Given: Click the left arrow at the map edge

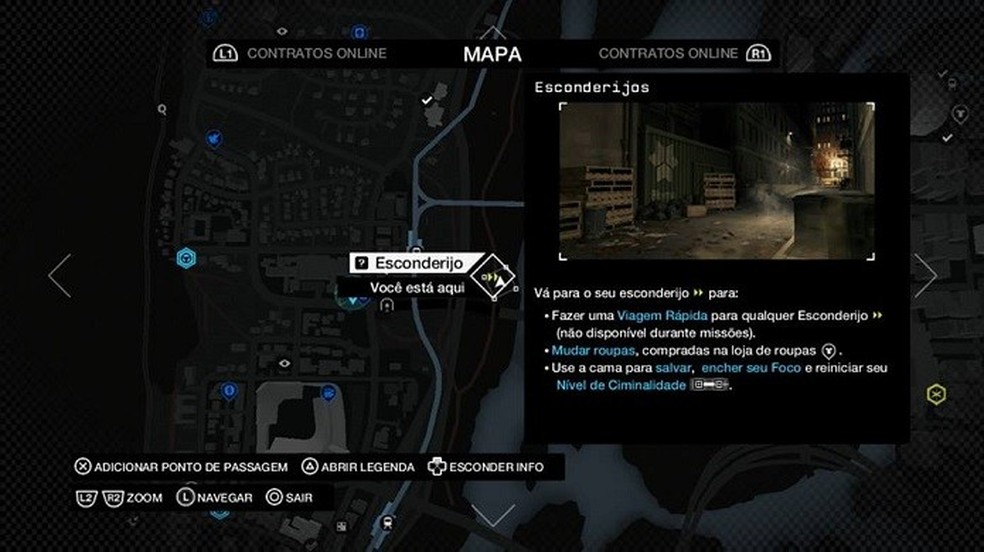Looking at the screenshot, I should tap(60, 275).
